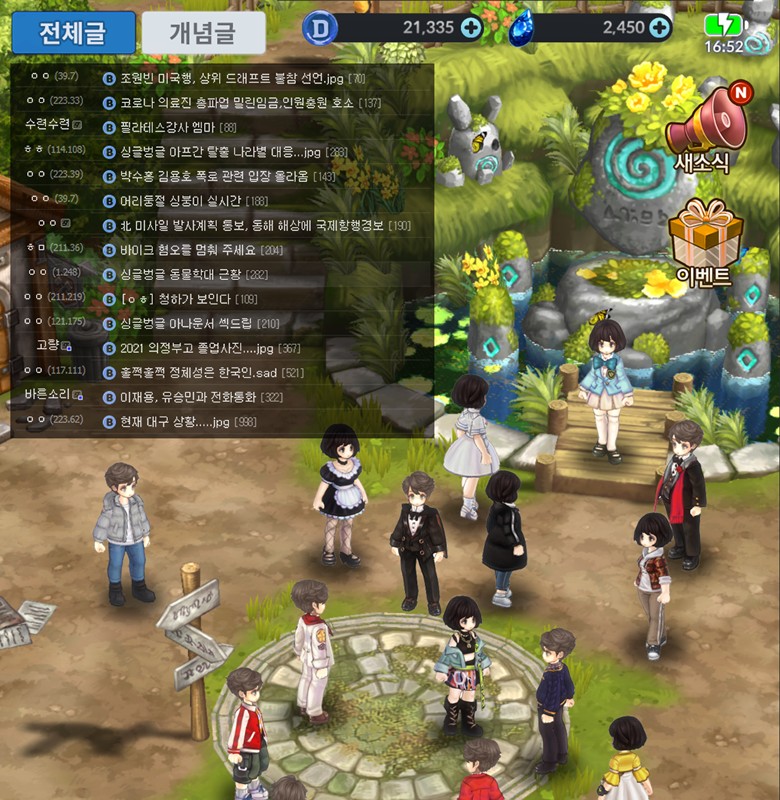Switch to the 전체글 tab
This screenshot has width=780, height=800.
[x=73, y=33]
